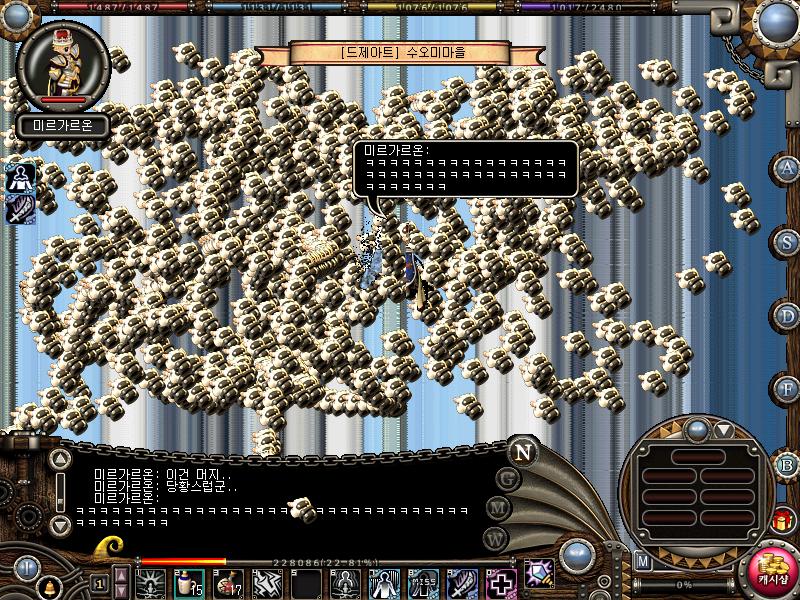Switch to the W chat tab
This screenshot has height=600, width=800.
tap(496, 538)
